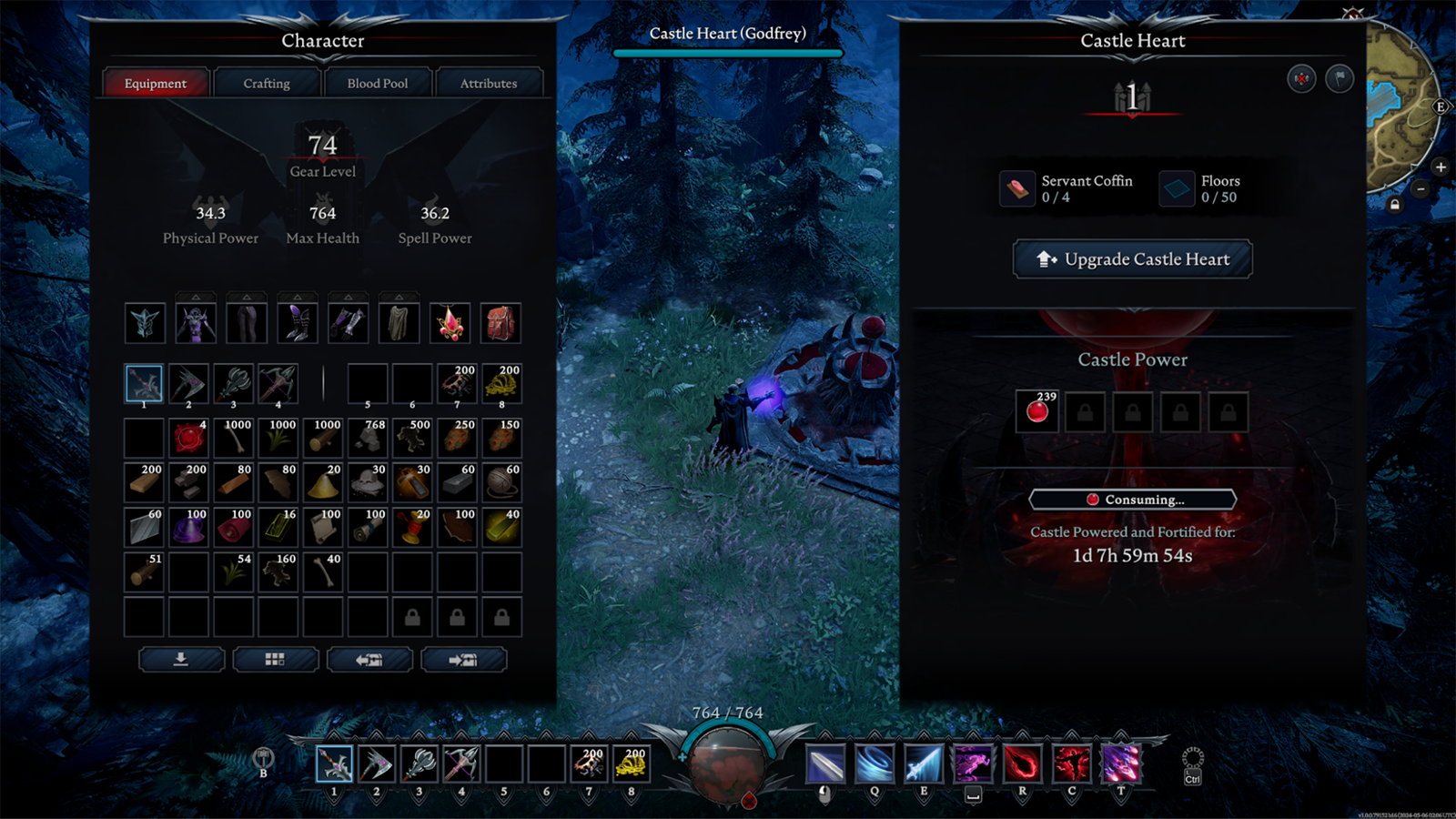Select the ball of yarn stack of sixty
Image resolution: width=1456 pixels, height=819 pixels.
tap(501, 482)
